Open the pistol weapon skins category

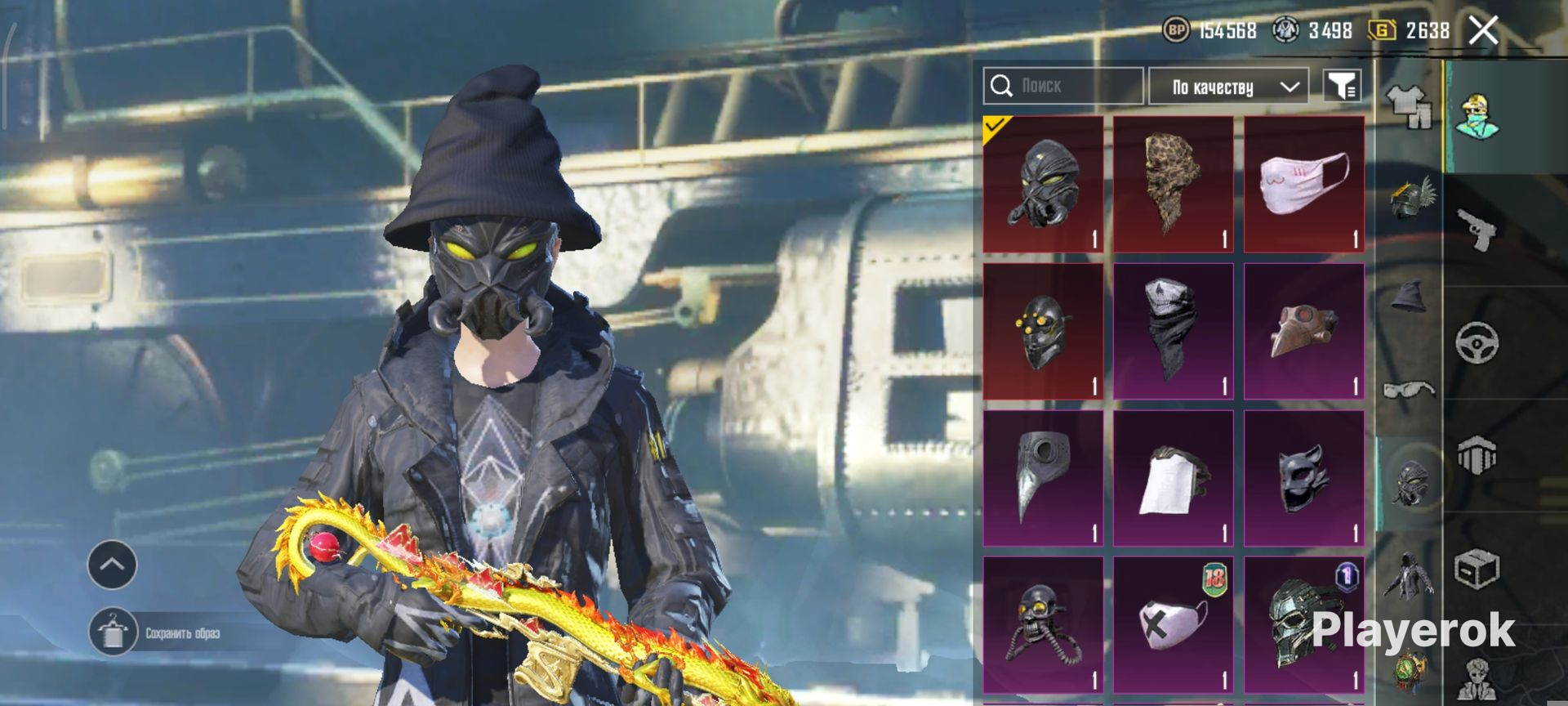(x=1477, y=229)
